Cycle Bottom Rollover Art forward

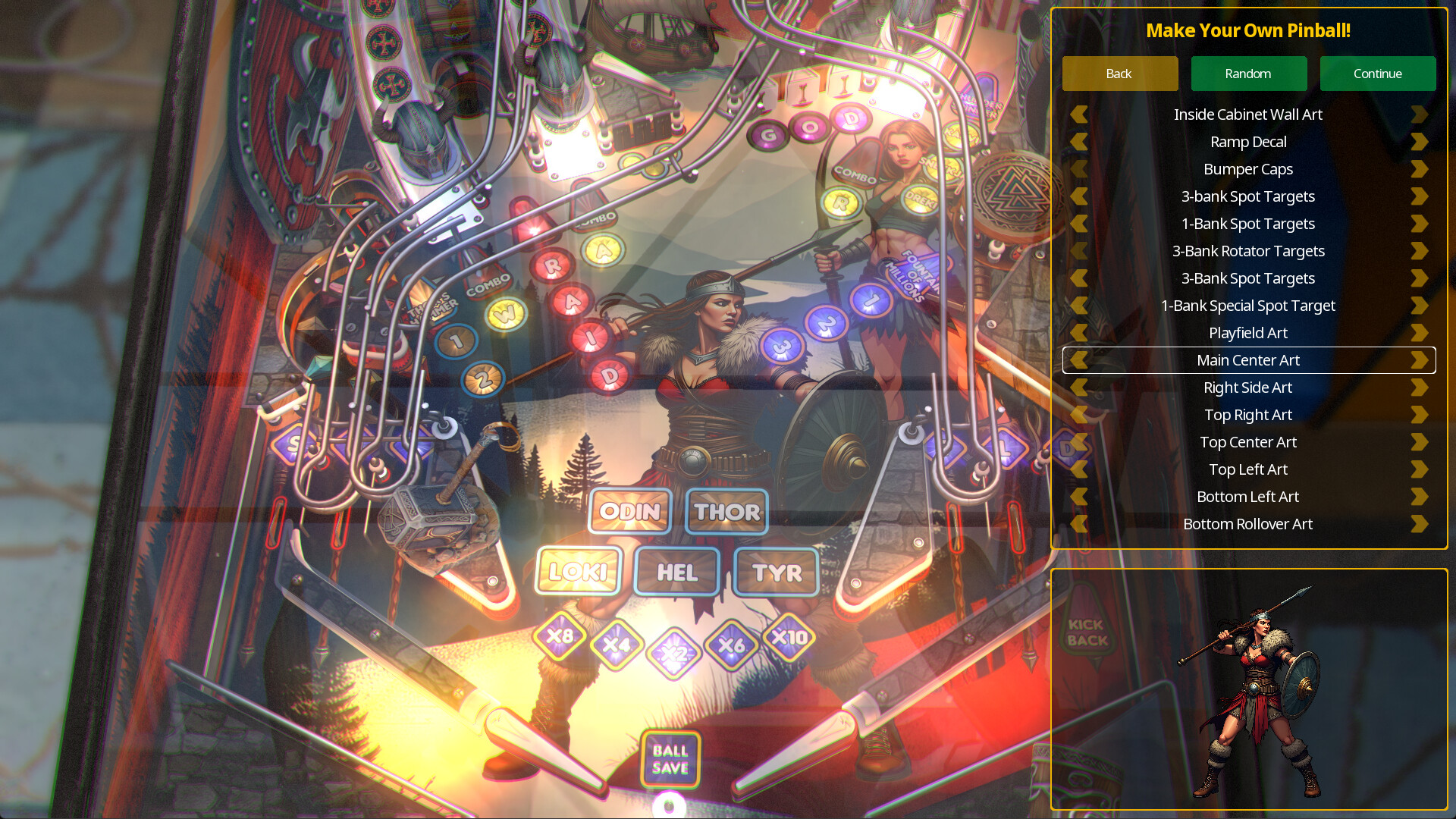point(1419,524)
